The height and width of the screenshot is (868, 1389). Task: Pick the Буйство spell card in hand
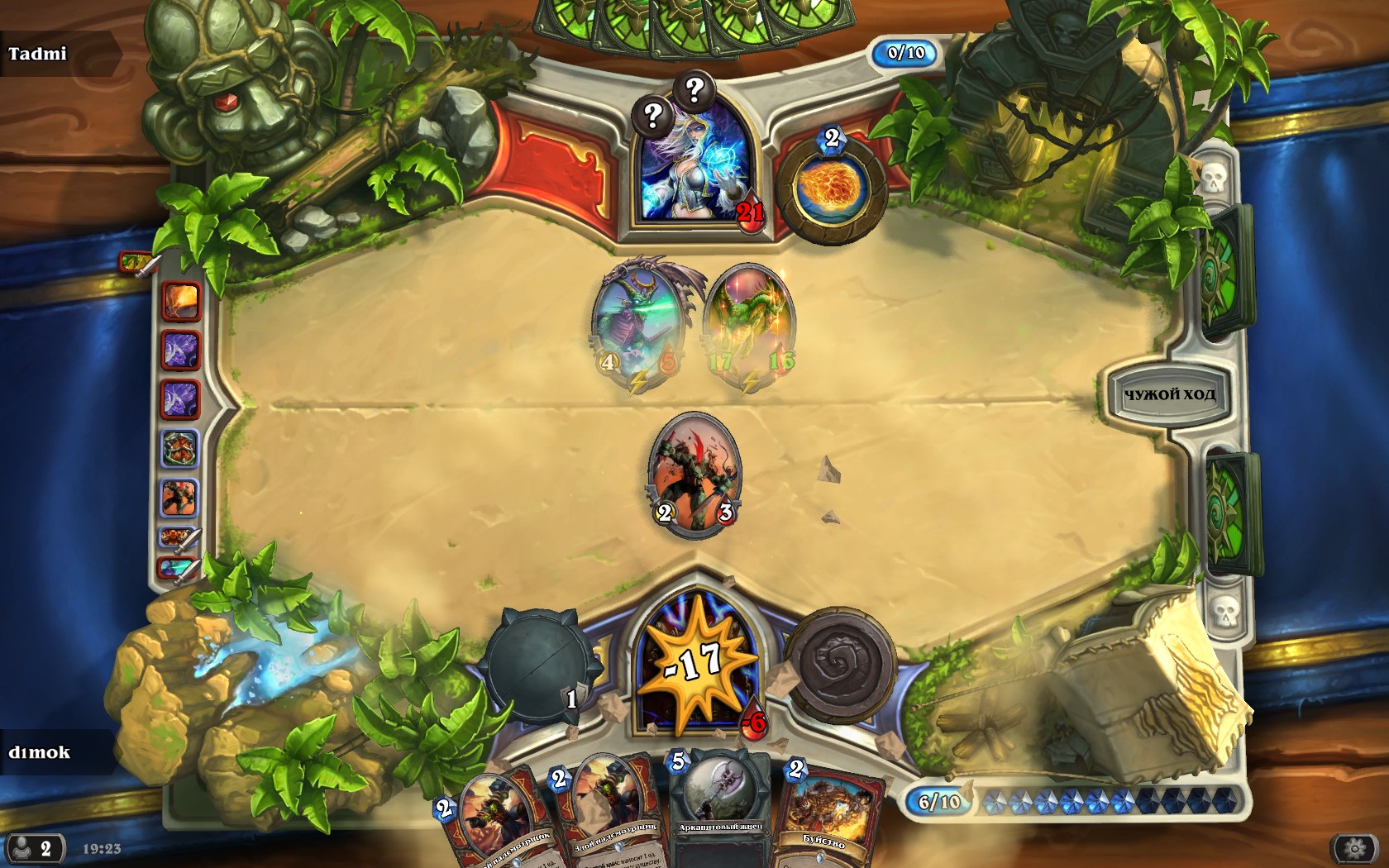point(824,814)
